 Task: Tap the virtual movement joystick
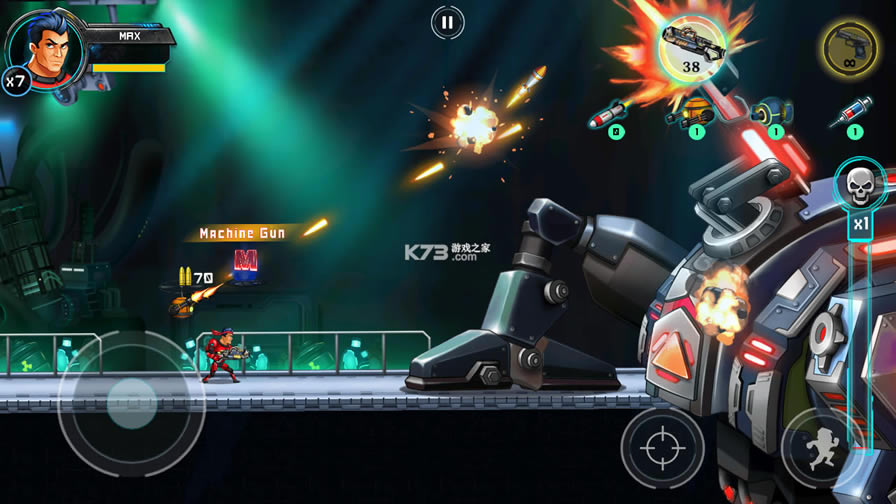(131, 404)
